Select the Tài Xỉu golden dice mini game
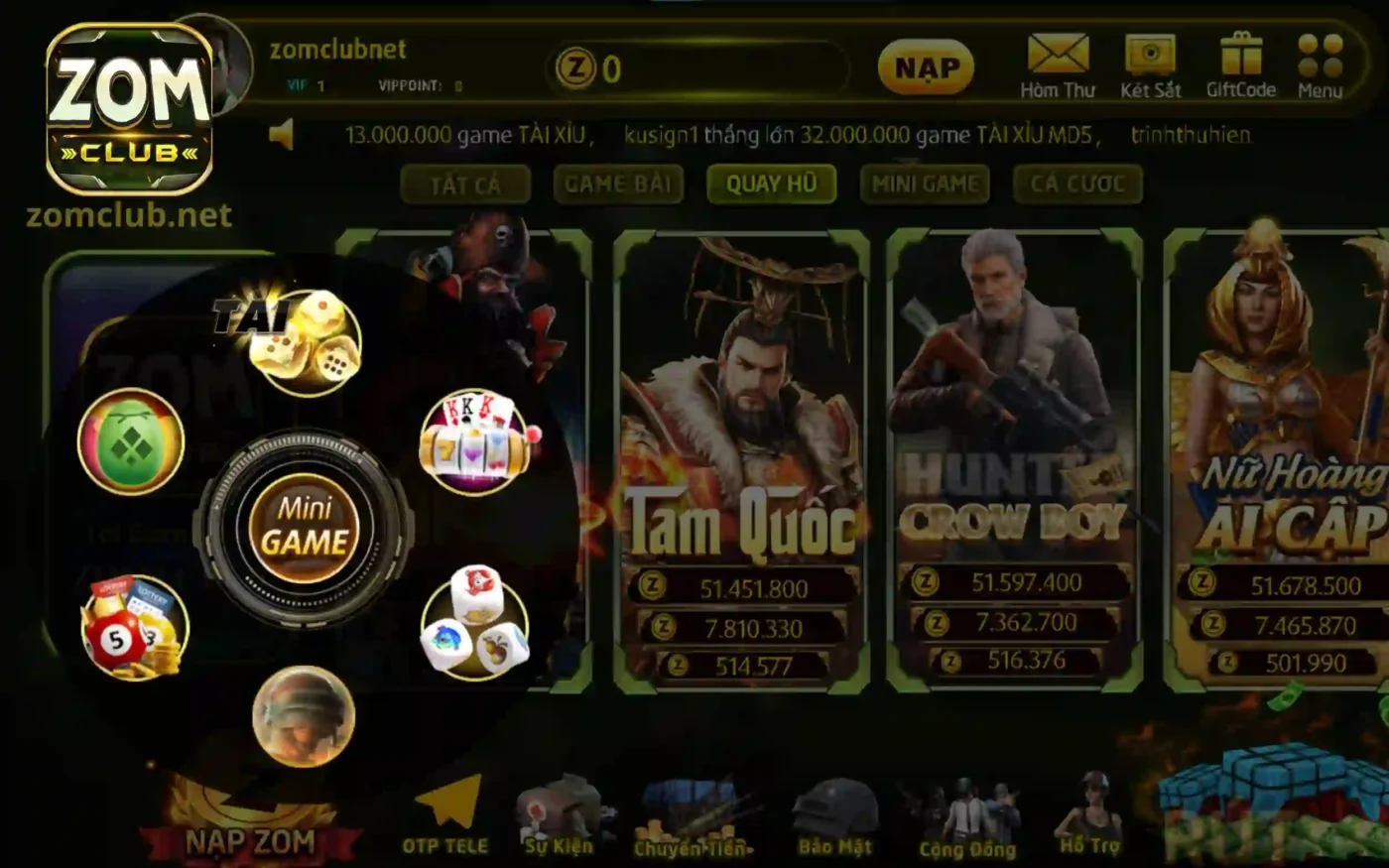 [x=306, y=344]
